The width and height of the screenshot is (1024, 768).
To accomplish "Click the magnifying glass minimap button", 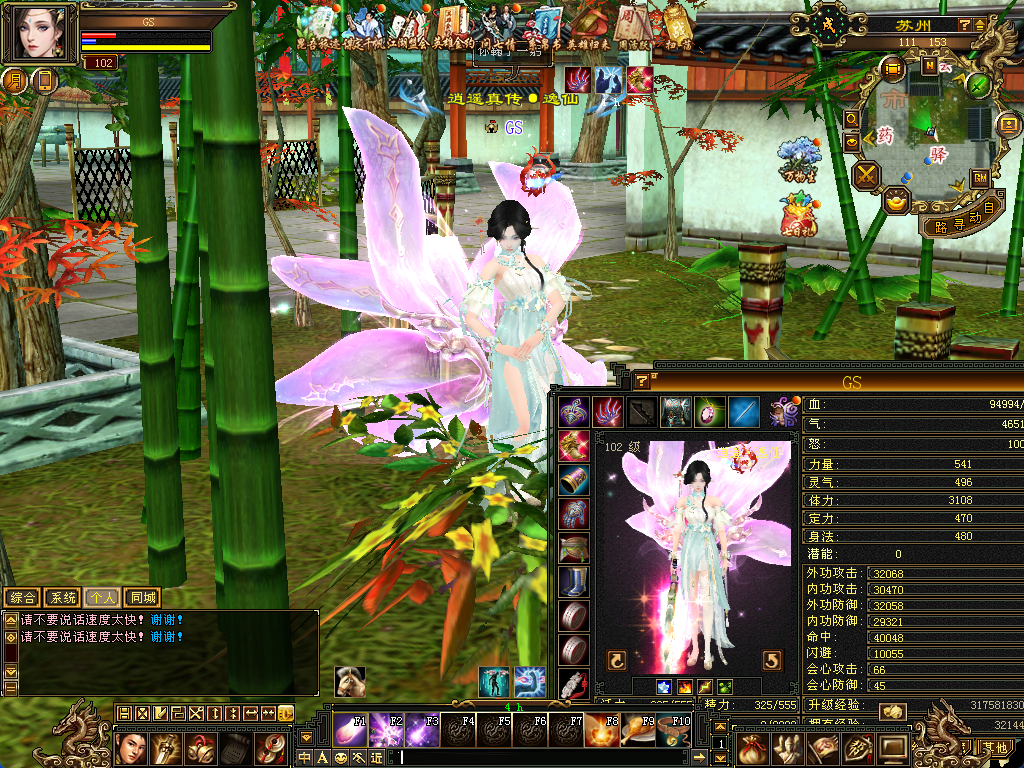I will (x=852, y=118).
